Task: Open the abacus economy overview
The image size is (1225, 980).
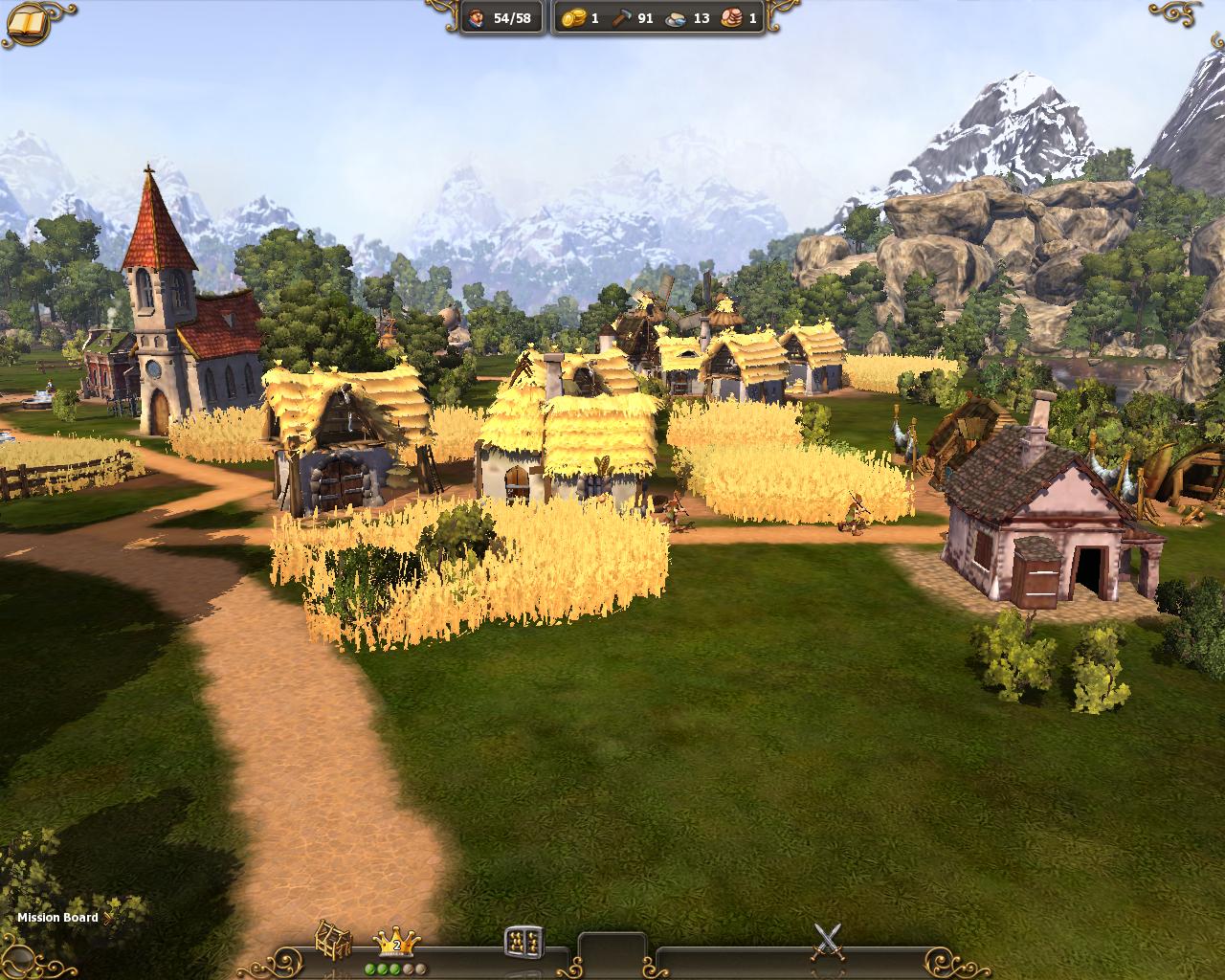Action: point(523,942)
